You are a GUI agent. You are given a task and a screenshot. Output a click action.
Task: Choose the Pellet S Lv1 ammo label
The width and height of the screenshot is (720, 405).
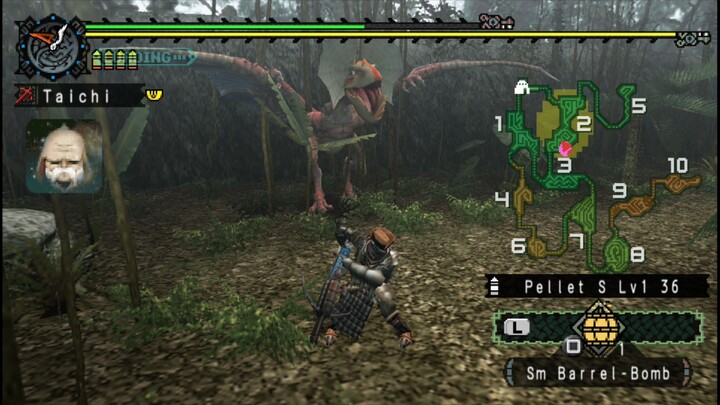pyautogui.click(x=600, y=286)
